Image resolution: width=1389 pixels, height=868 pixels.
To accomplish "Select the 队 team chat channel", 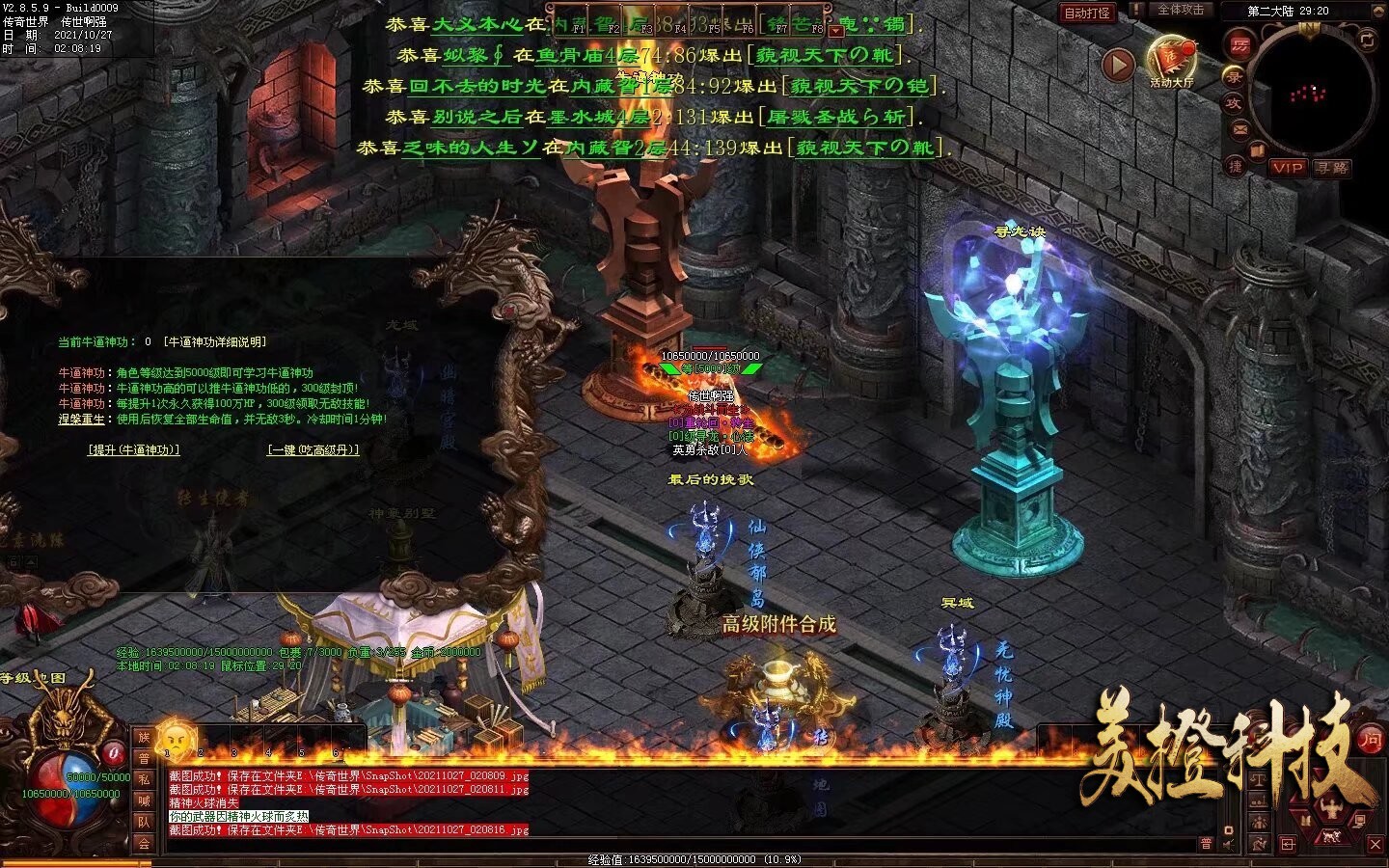I will point(144,823).
